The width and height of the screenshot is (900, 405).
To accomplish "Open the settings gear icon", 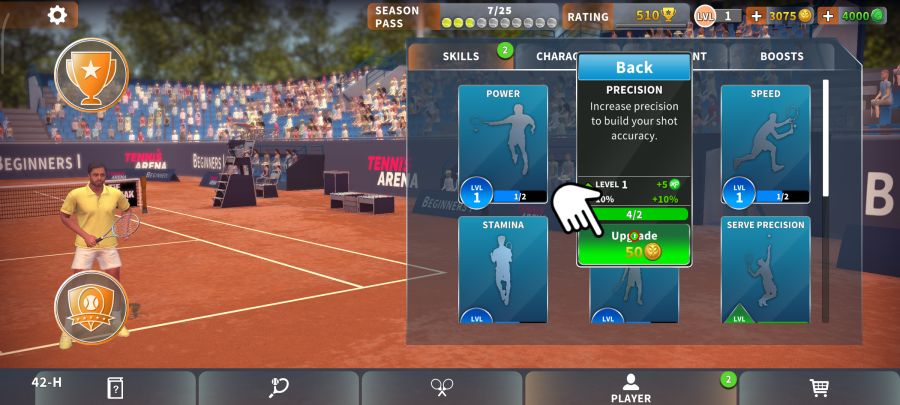I will [57, 15].
